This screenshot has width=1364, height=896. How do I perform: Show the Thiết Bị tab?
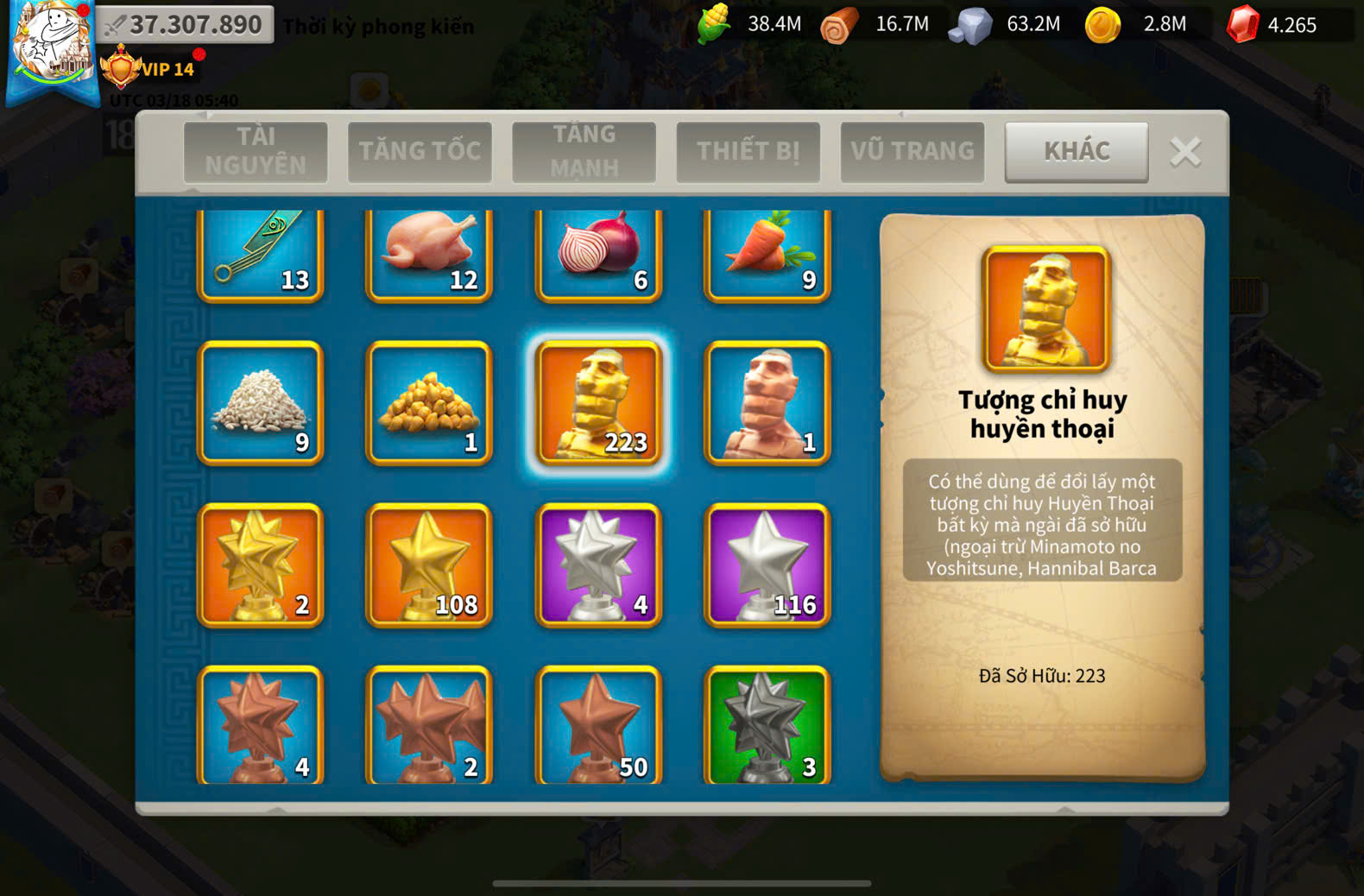point(748,151)
